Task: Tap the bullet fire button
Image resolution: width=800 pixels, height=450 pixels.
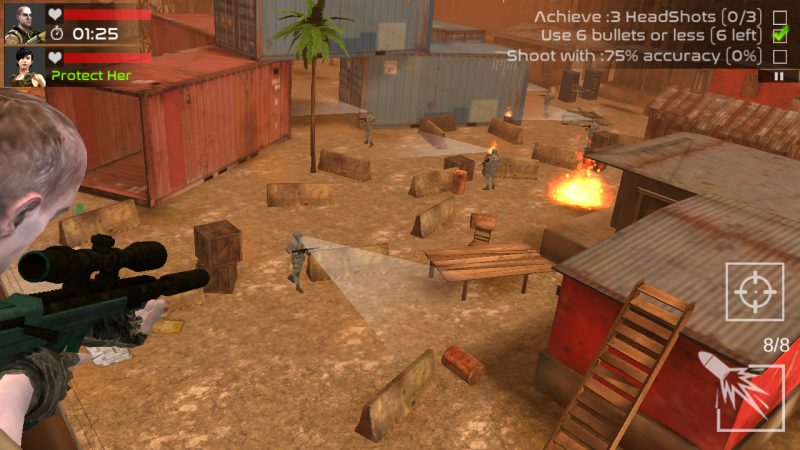Action: tap(749, 394)
